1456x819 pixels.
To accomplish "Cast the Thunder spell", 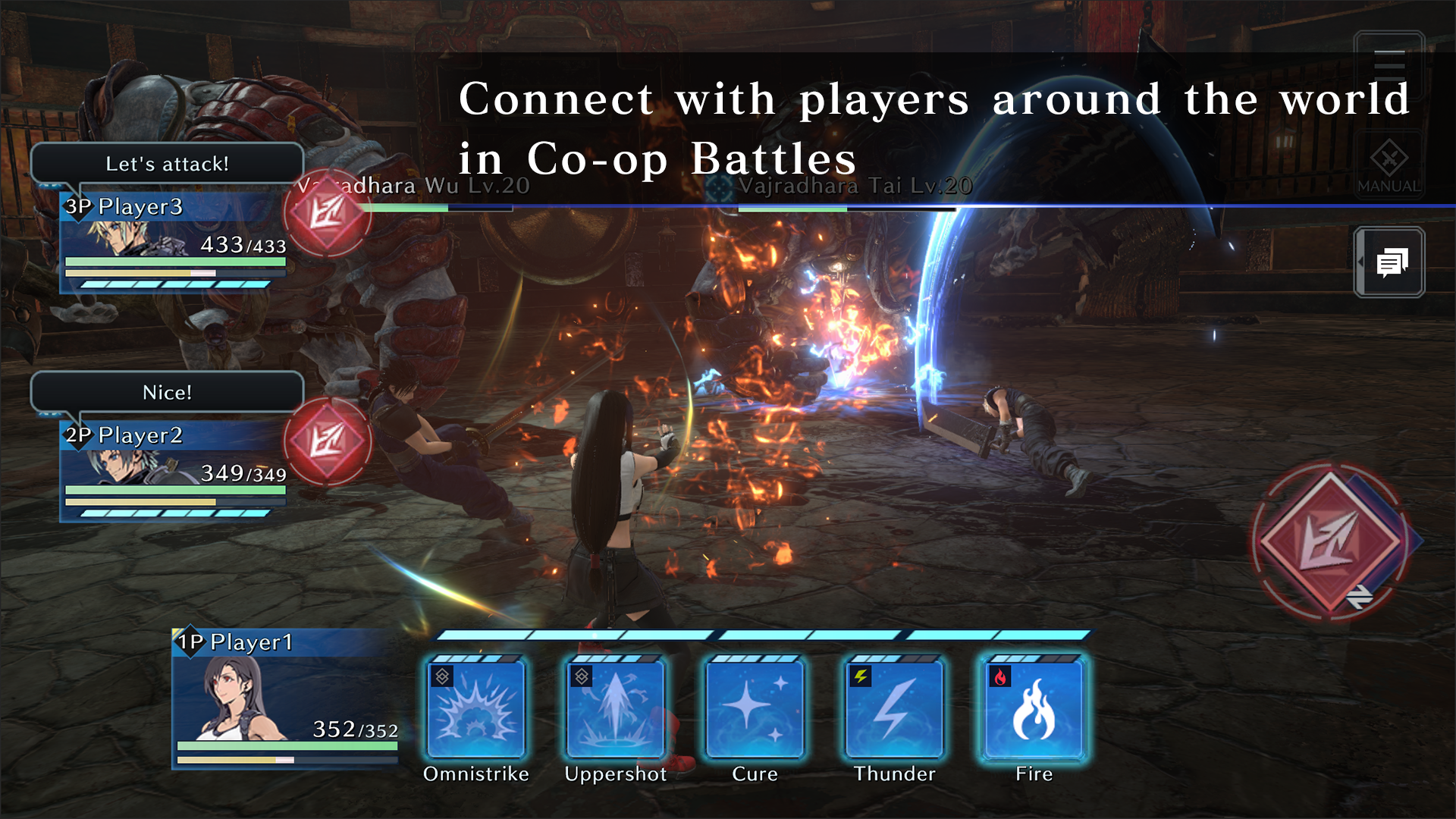I will [894, 711].
